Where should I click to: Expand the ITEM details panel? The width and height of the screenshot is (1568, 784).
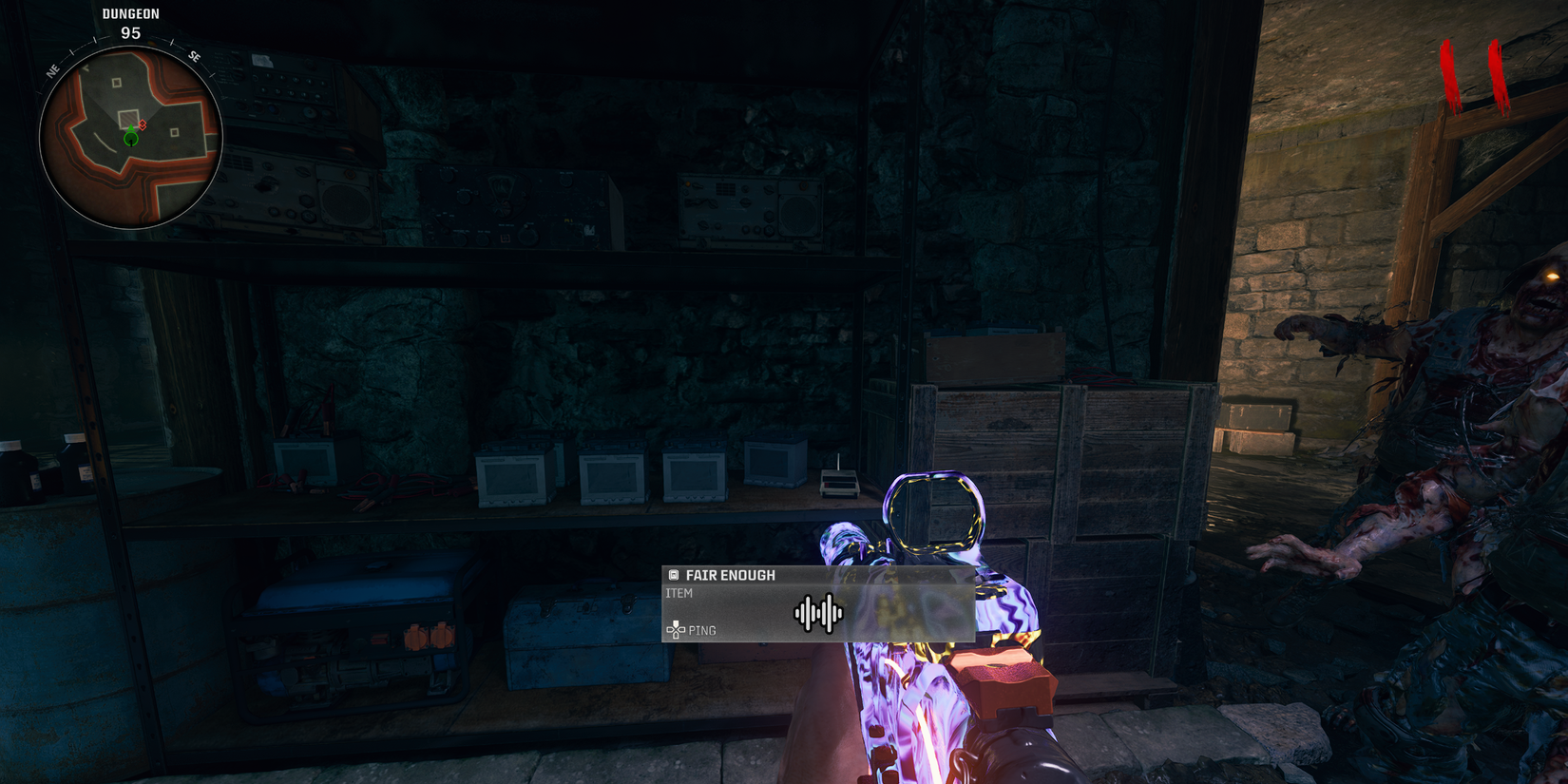681,592
